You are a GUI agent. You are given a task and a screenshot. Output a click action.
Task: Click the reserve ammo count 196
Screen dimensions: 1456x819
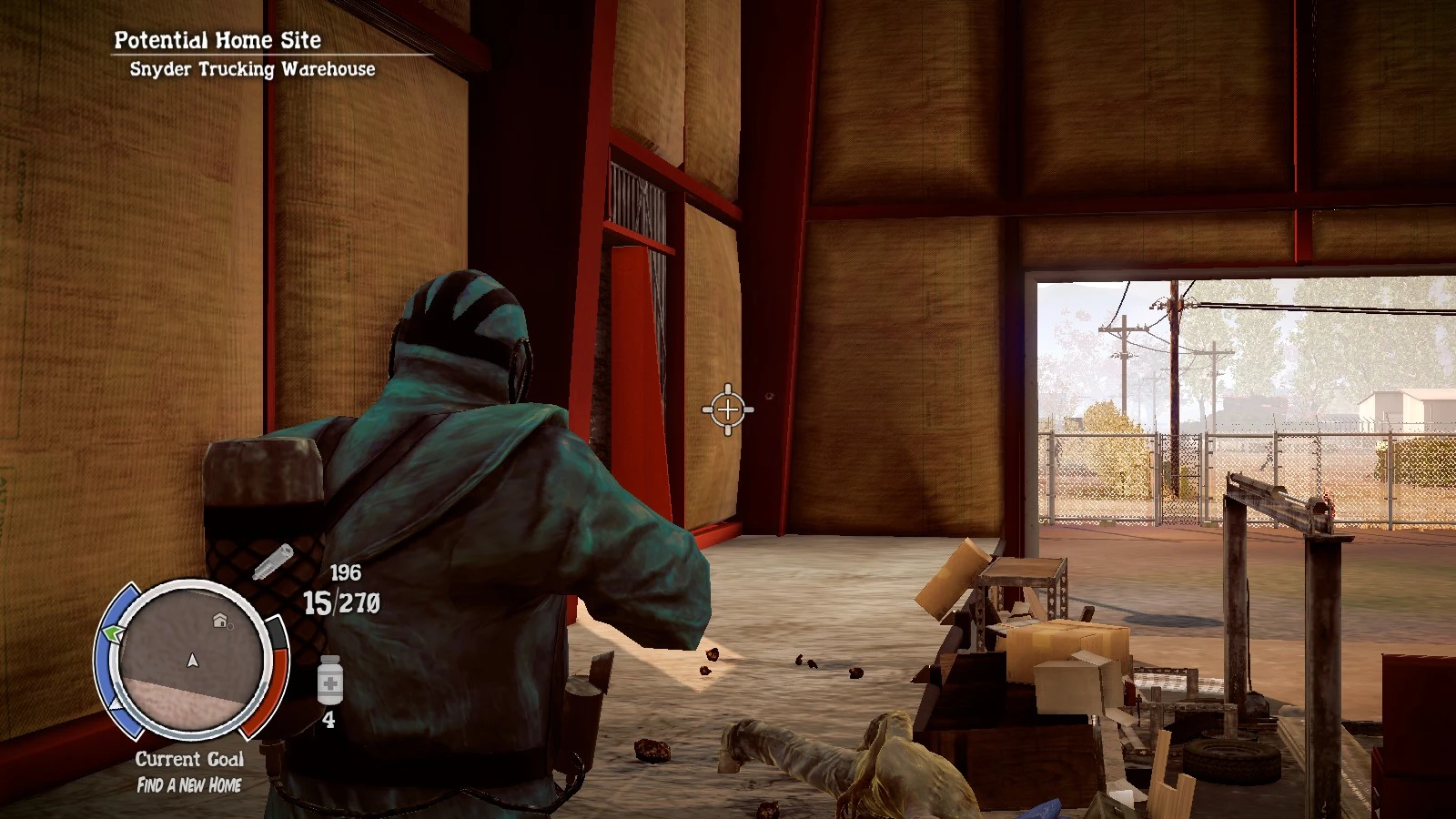coord(346,571)
